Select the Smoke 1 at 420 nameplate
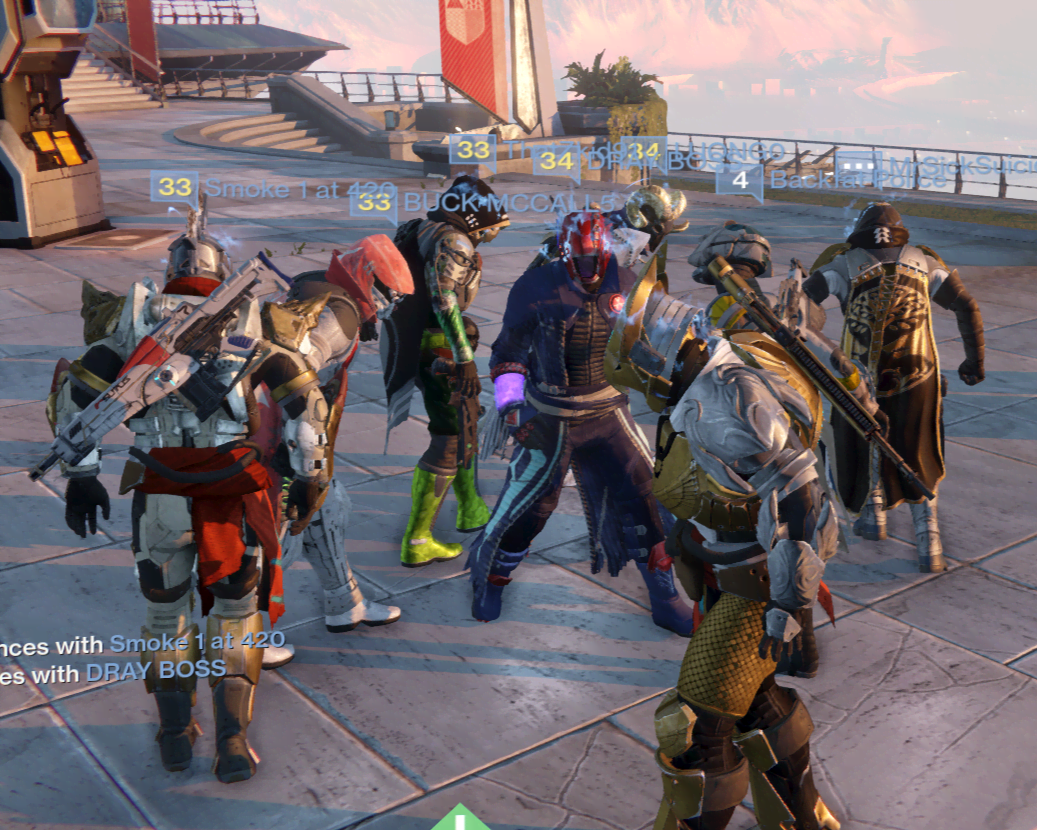Image resolution: width=1037 pixels, height=830 pixels. coord(300,188)
